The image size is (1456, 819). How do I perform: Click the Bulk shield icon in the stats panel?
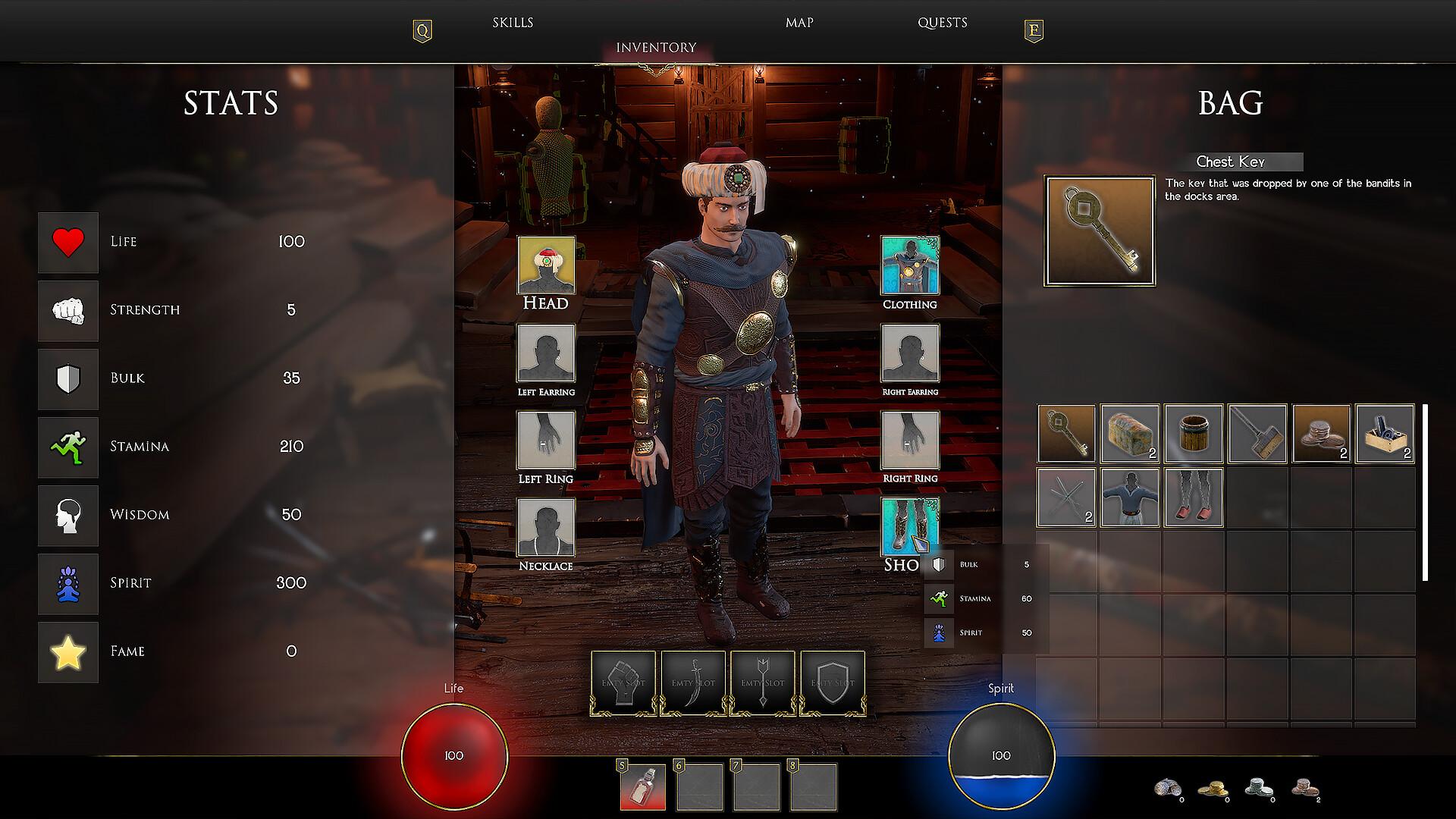pyautogui.click(x=67, y=378)
